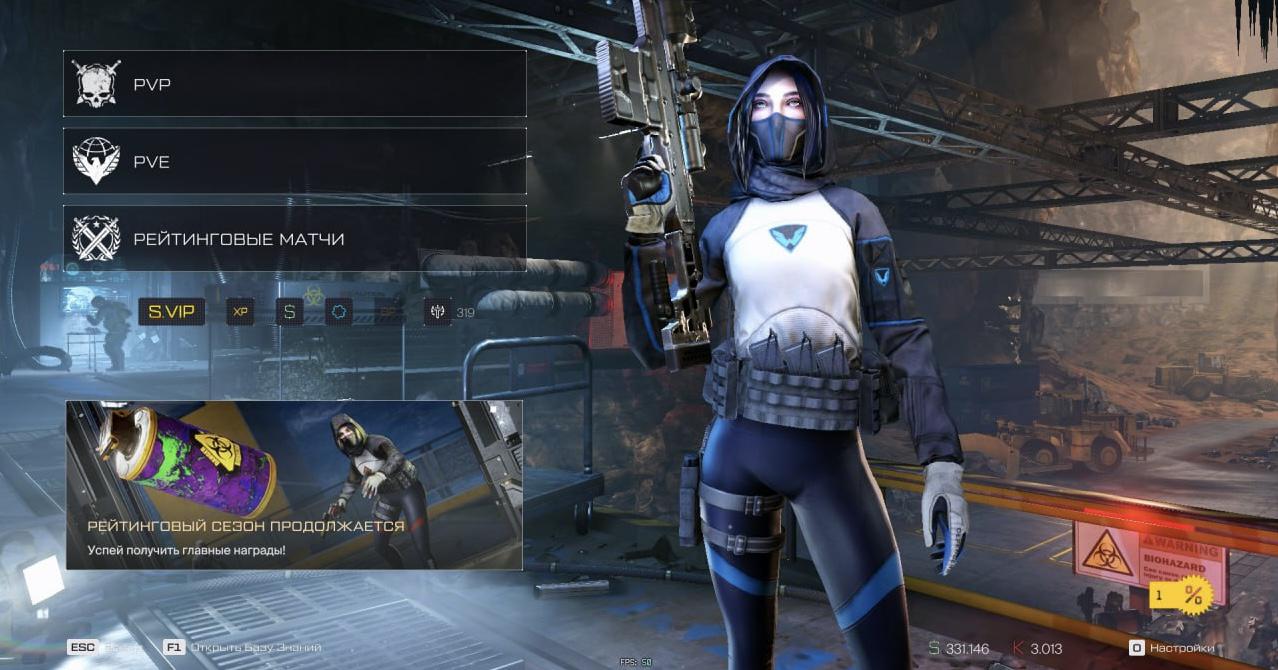
Task: Open the База Знаний knowledge base
Action: pos(244,648)
